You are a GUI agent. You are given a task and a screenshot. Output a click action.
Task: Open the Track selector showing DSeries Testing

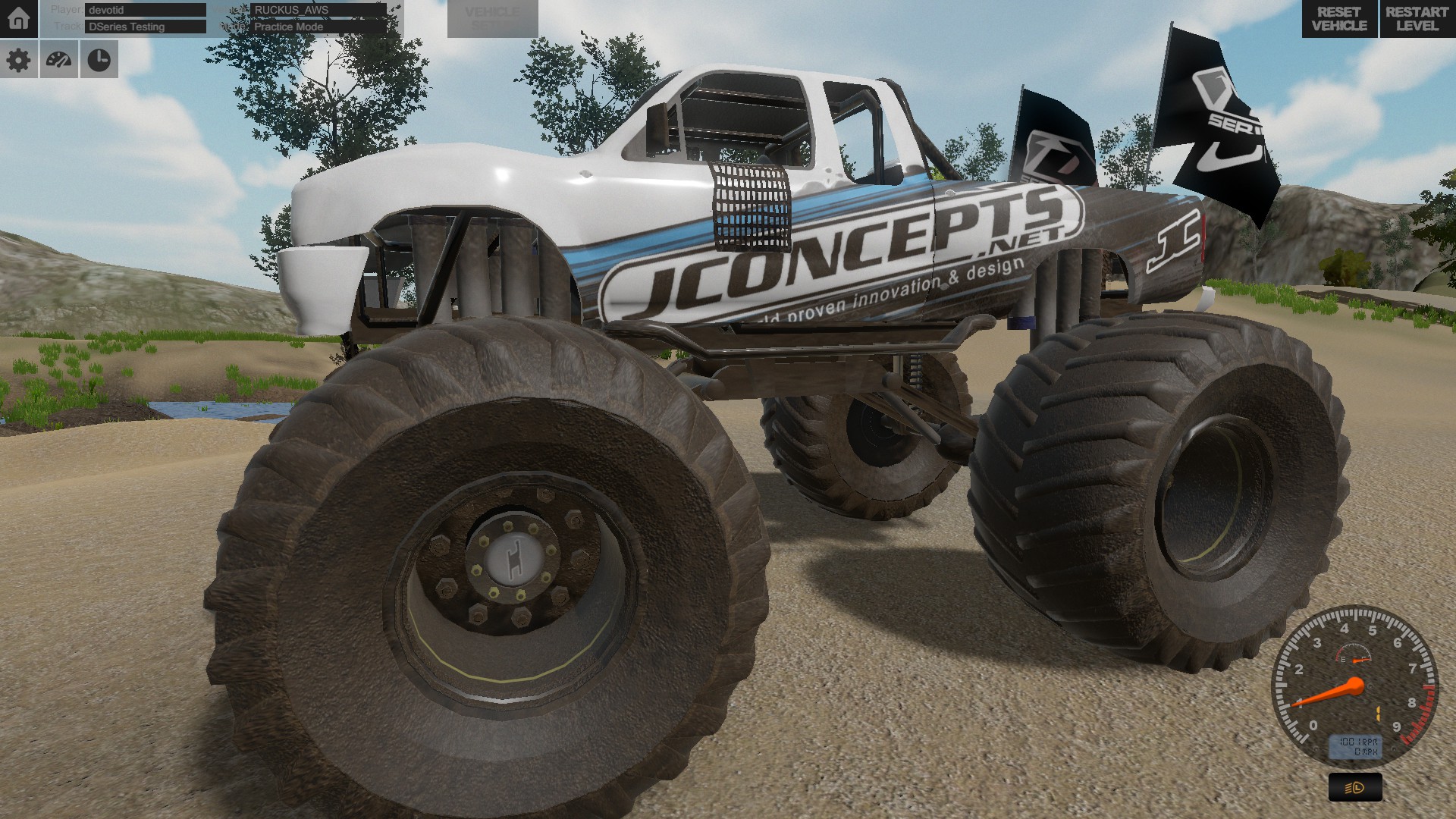(146, 27)
